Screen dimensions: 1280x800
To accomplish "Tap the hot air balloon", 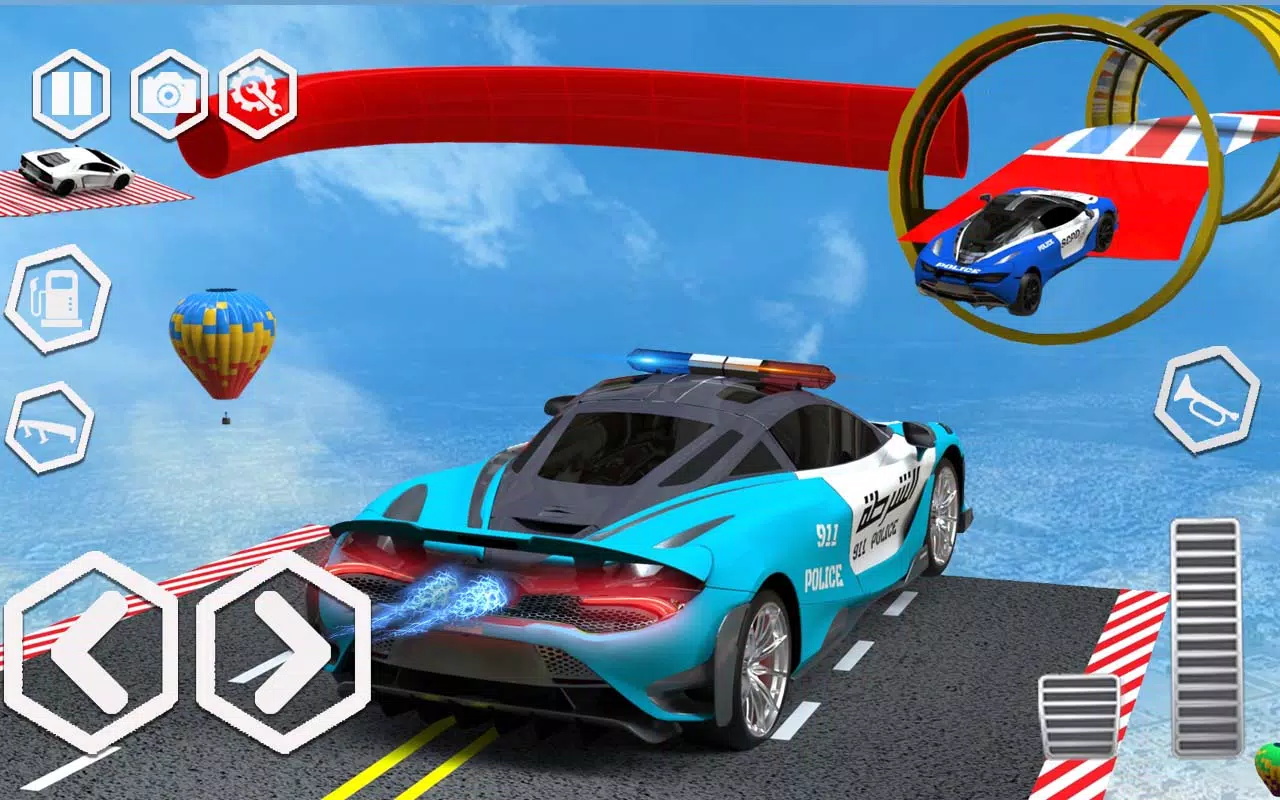I will 222,345.
